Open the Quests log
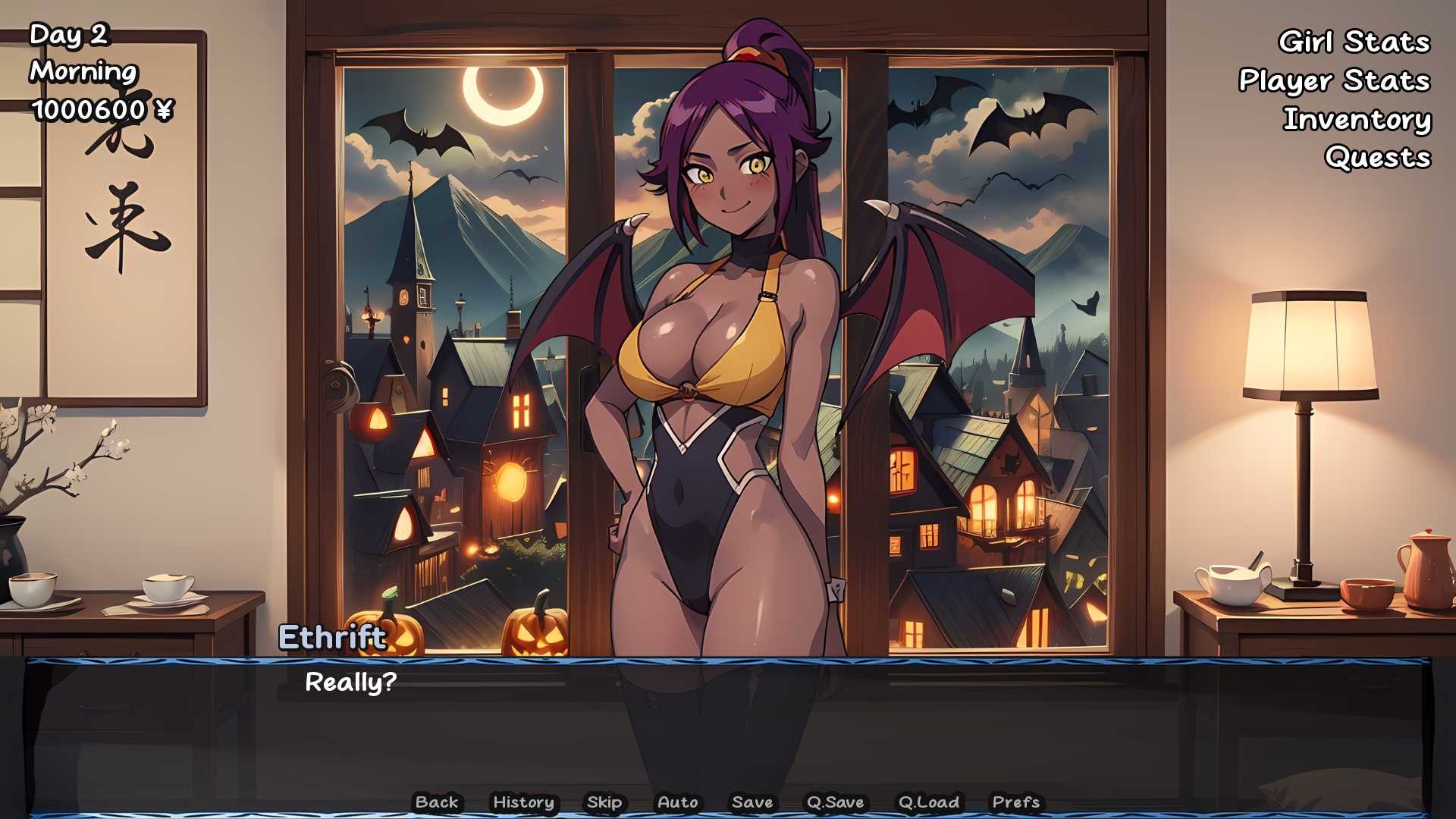Viewport: 1456px width, 819px height. [x=1377, y=158]
